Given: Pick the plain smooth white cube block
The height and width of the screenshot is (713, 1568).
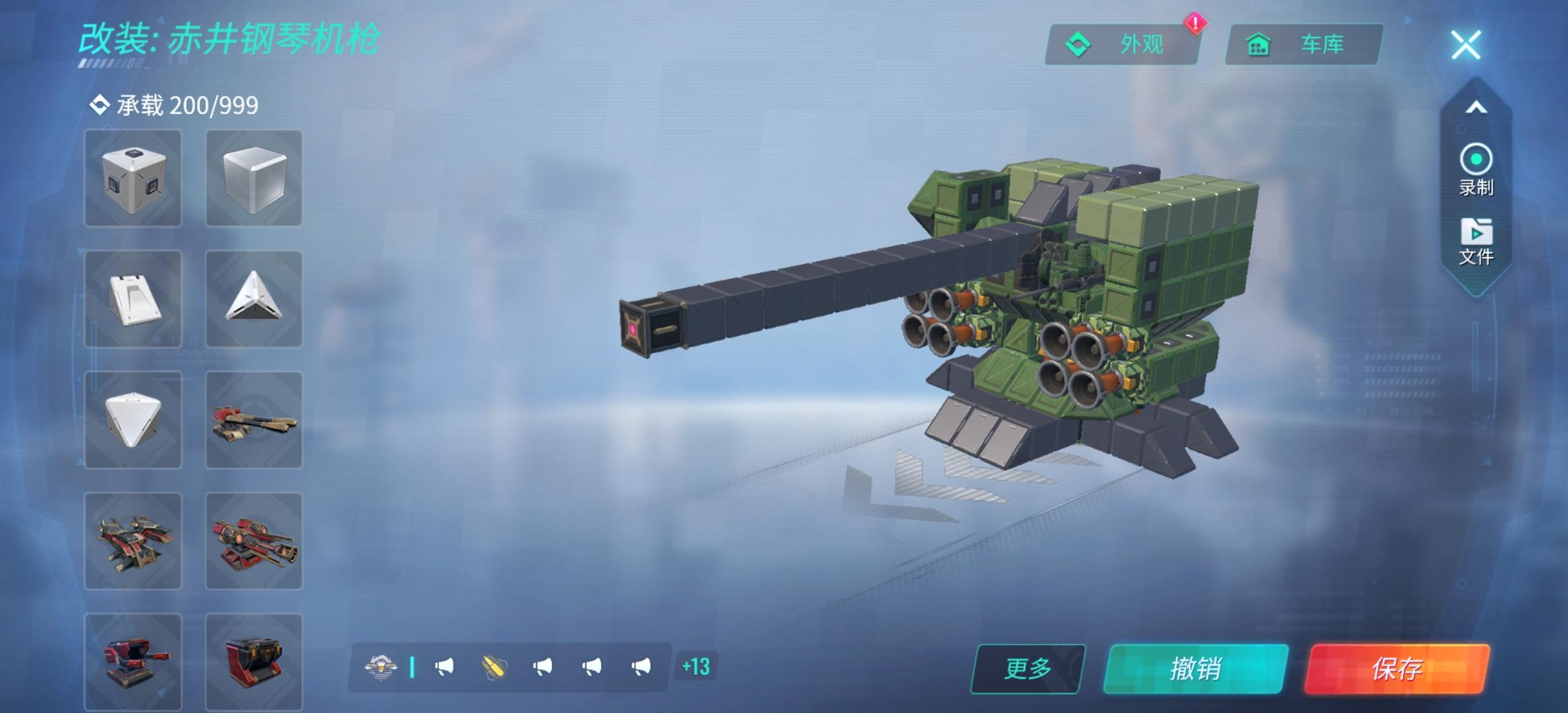Looking at the screenshot, I should (254, 178).
